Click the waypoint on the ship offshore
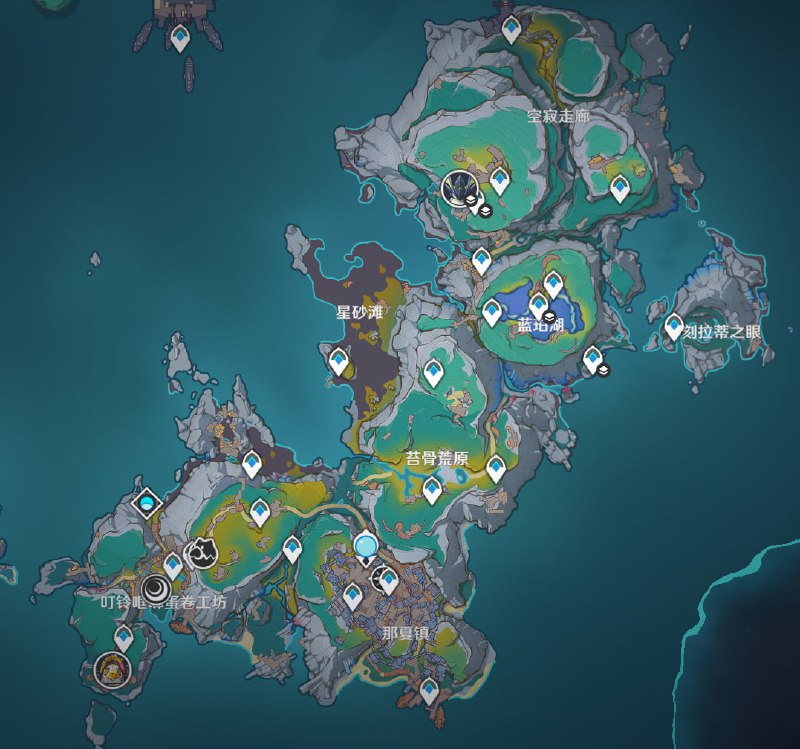This screenshot has height=749, width=800. click(x=180, y=38)
